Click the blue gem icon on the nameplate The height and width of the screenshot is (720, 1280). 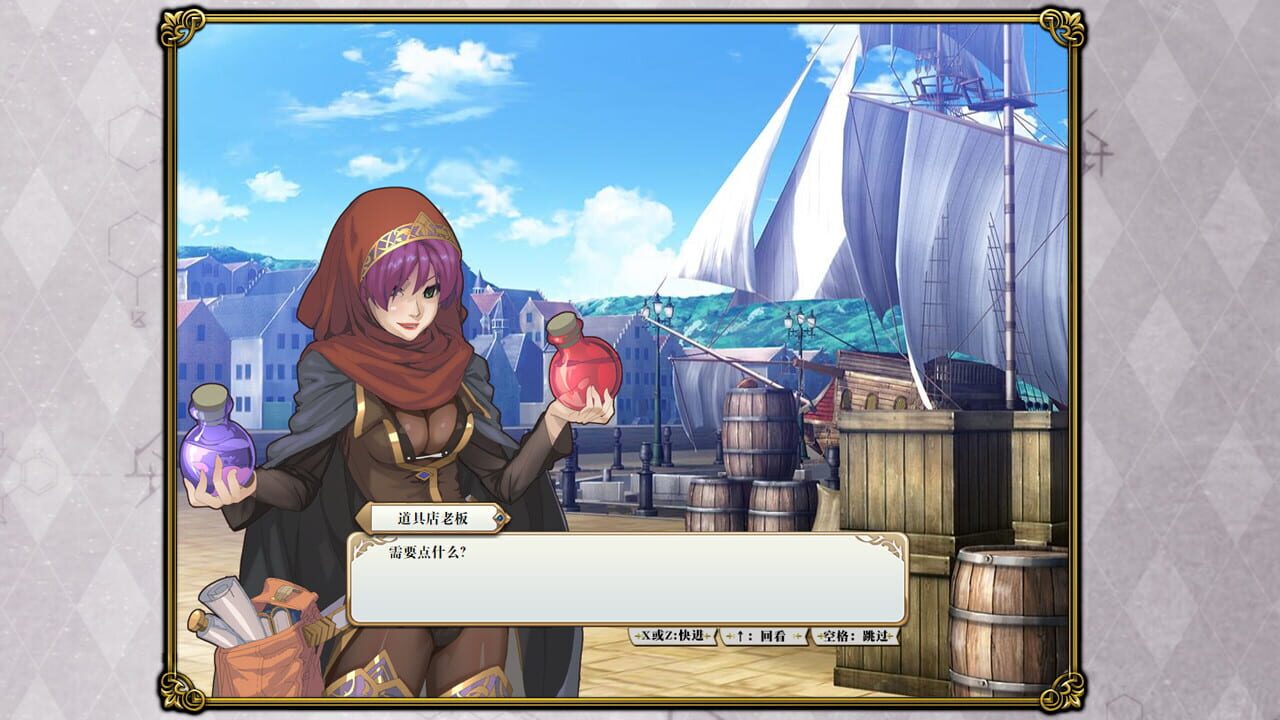point(500,517)
